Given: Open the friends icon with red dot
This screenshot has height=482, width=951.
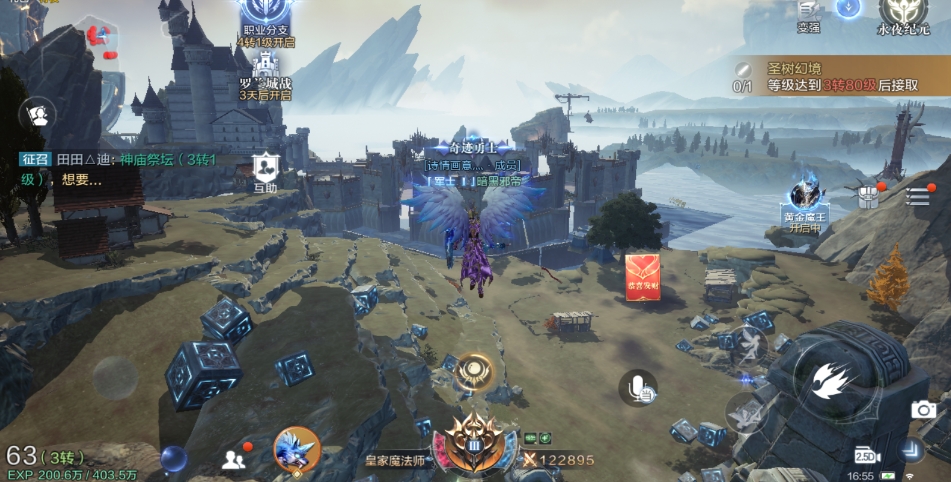Looking at the screenshot, I should (235, 458).
